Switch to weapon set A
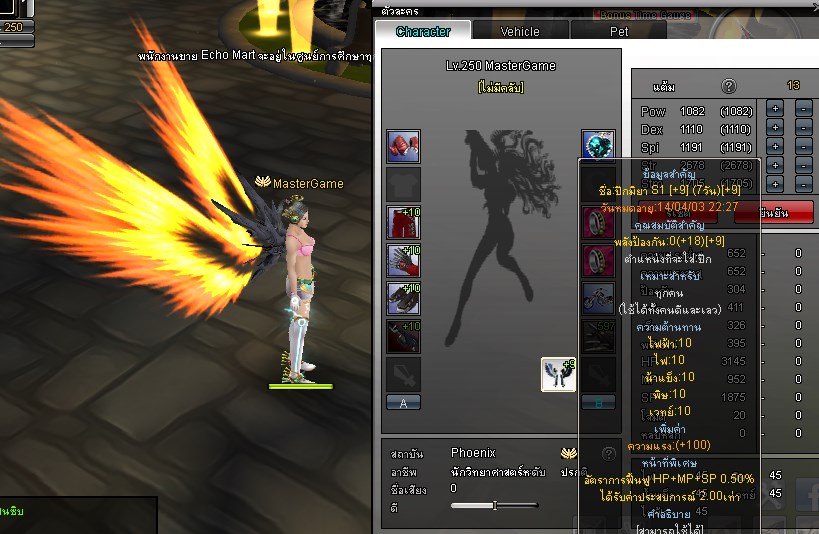Viewport: 819px width, 534px height. coord(403,402)
